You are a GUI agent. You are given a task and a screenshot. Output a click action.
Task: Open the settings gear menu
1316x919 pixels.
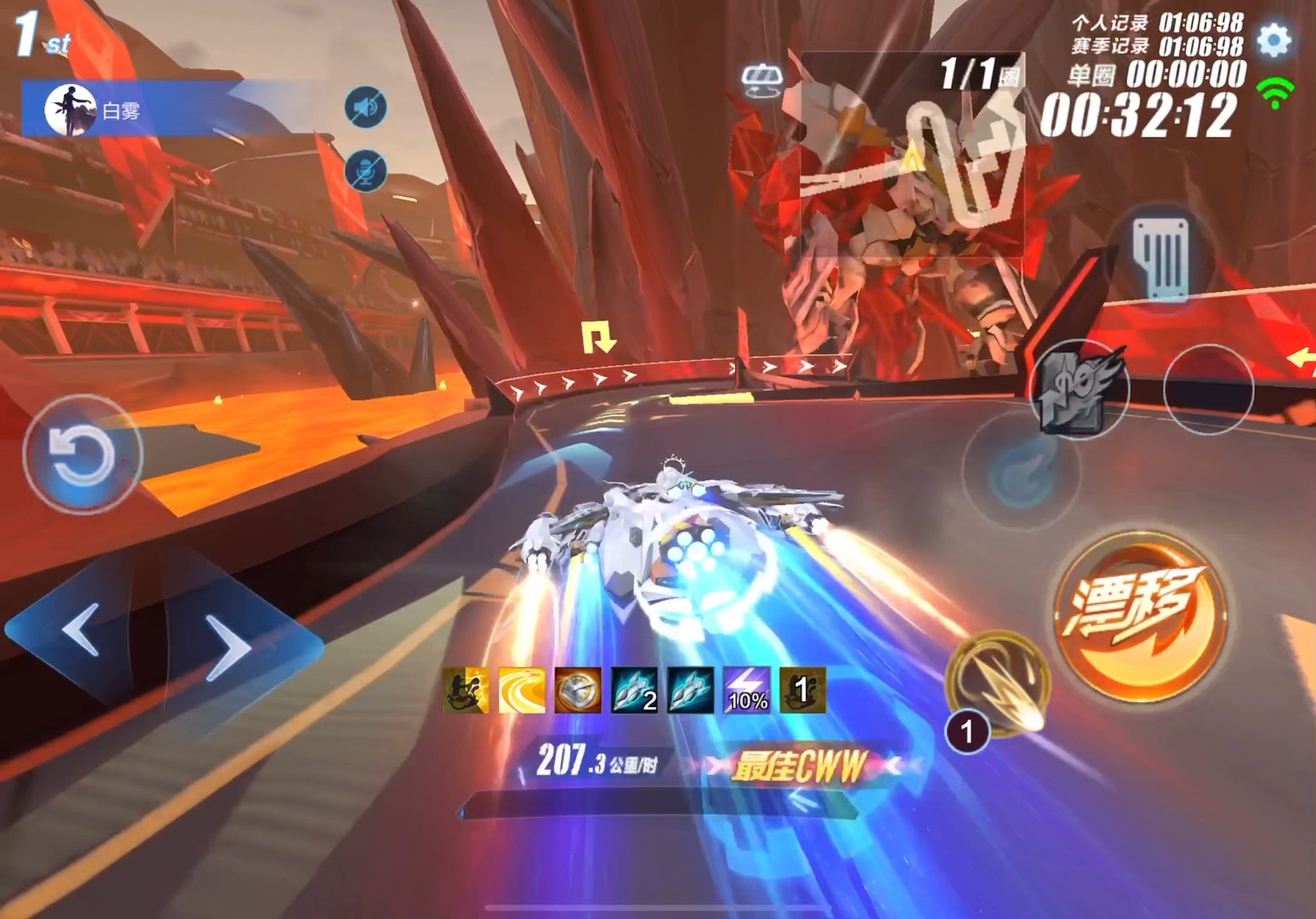(x=1273, y=40)
